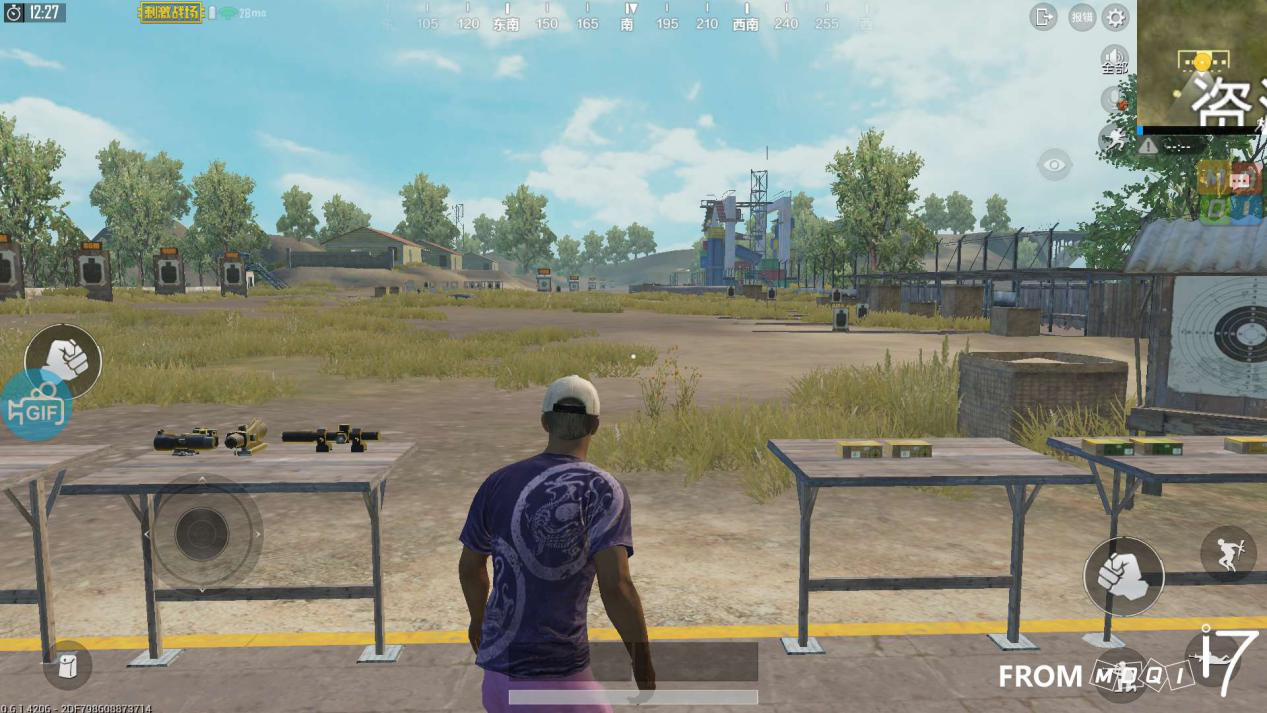Open the quick chat message icon

click(x=1243, y=179)
